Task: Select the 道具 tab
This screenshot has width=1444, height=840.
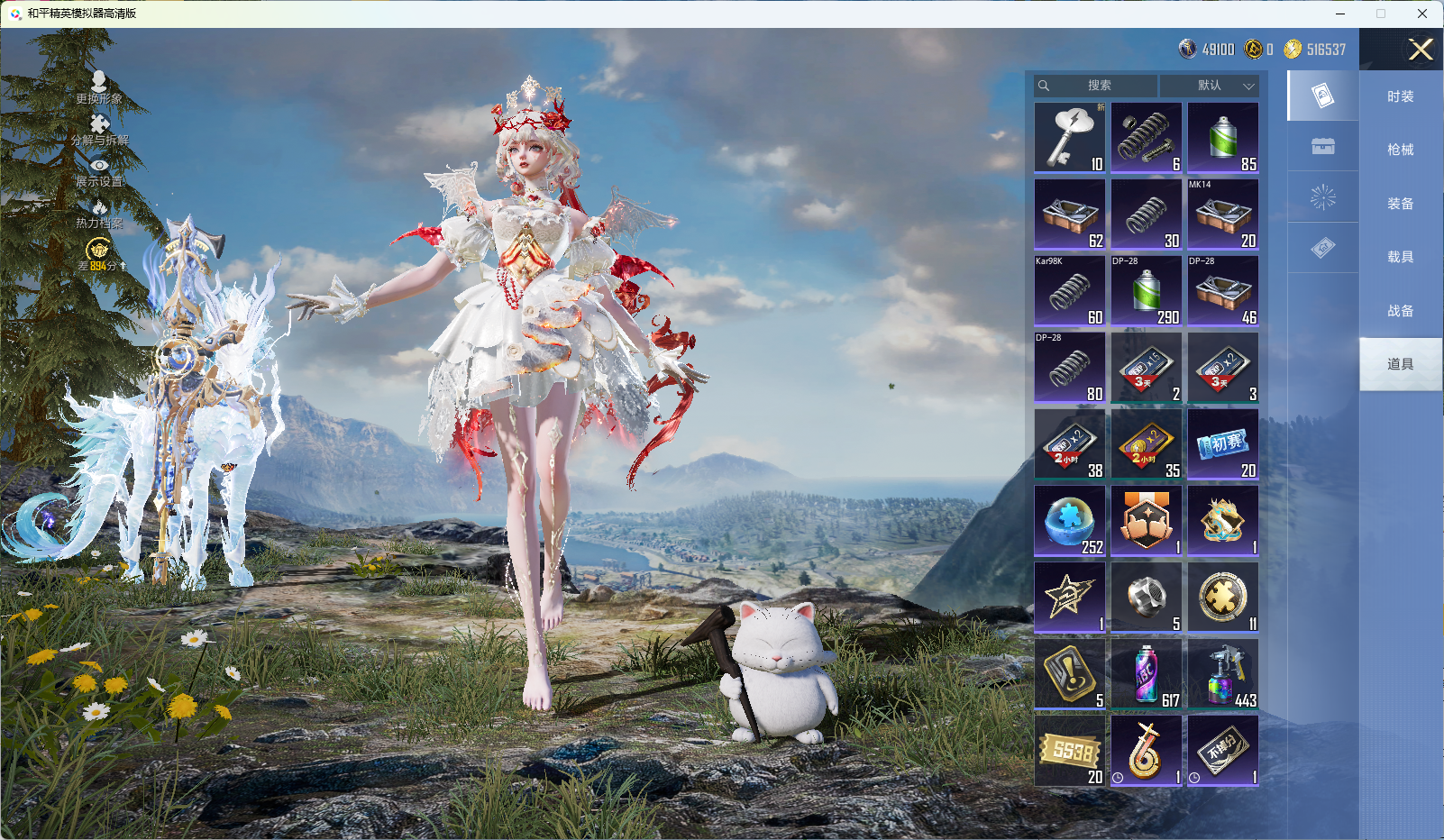Action: [x=1400, y=364]
